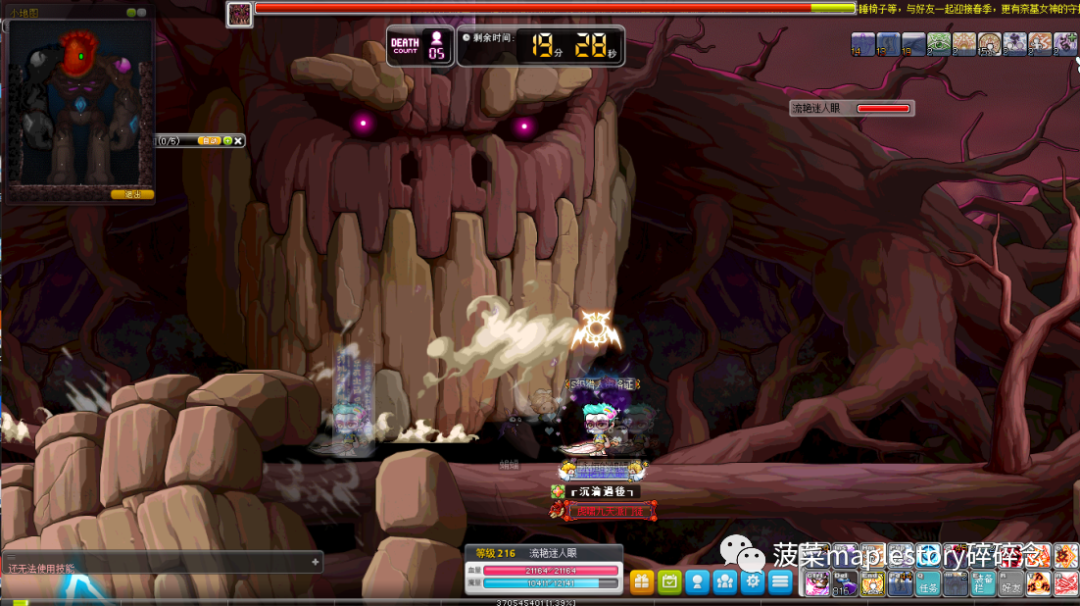
Task: Collapse the minimap with its green button
Action: pos(131,13)
